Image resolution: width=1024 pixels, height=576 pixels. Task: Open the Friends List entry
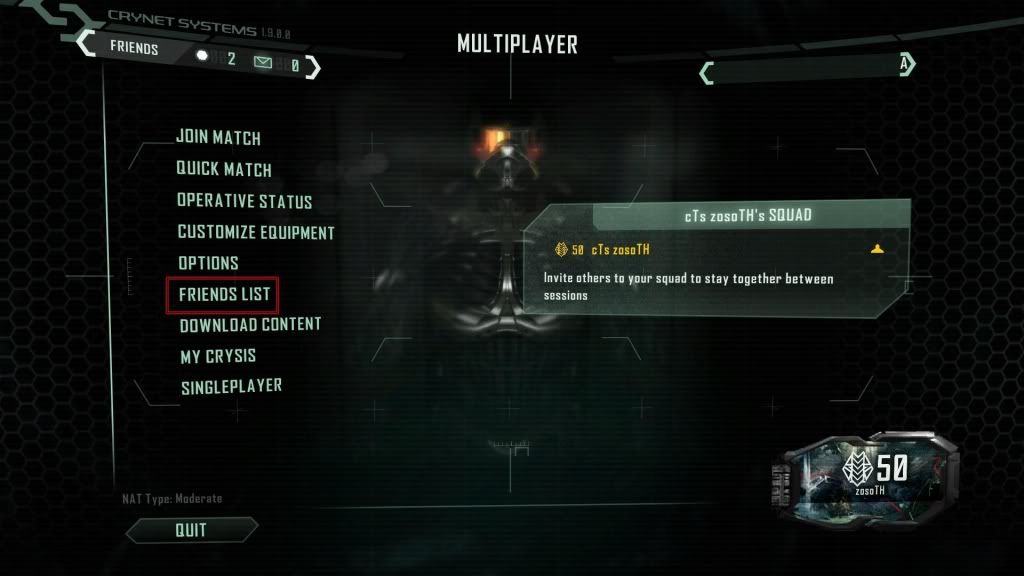click(x=222, y=294)
